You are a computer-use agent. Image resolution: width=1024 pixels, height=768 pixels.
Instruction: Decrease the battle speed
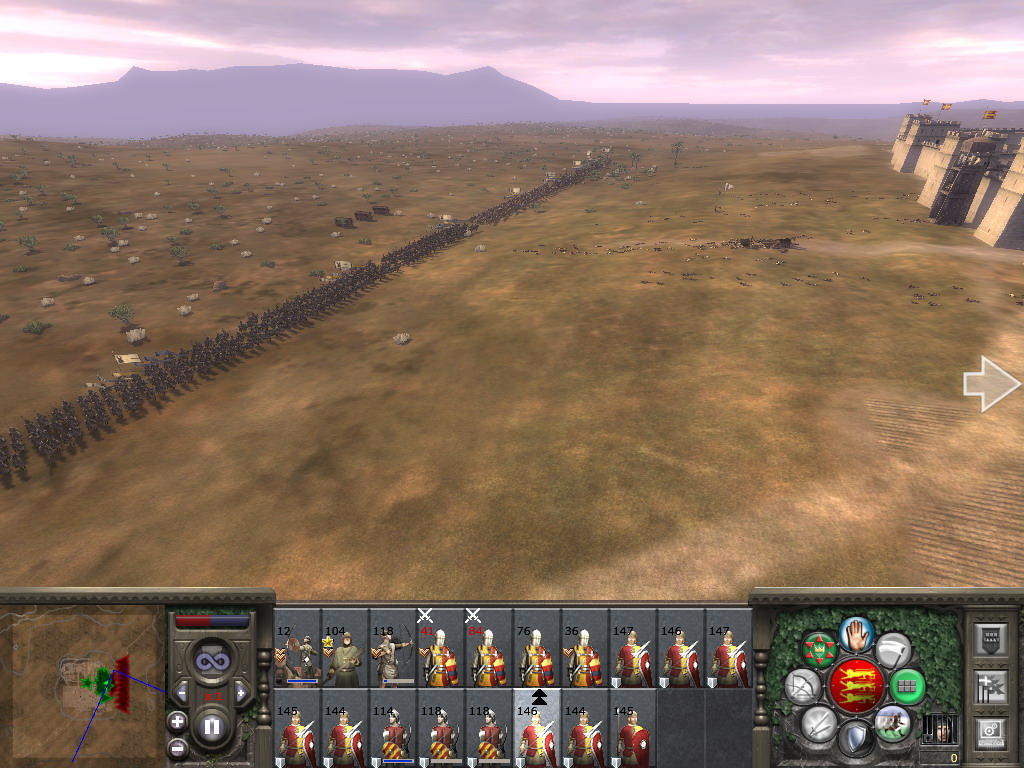coord(182,693)
